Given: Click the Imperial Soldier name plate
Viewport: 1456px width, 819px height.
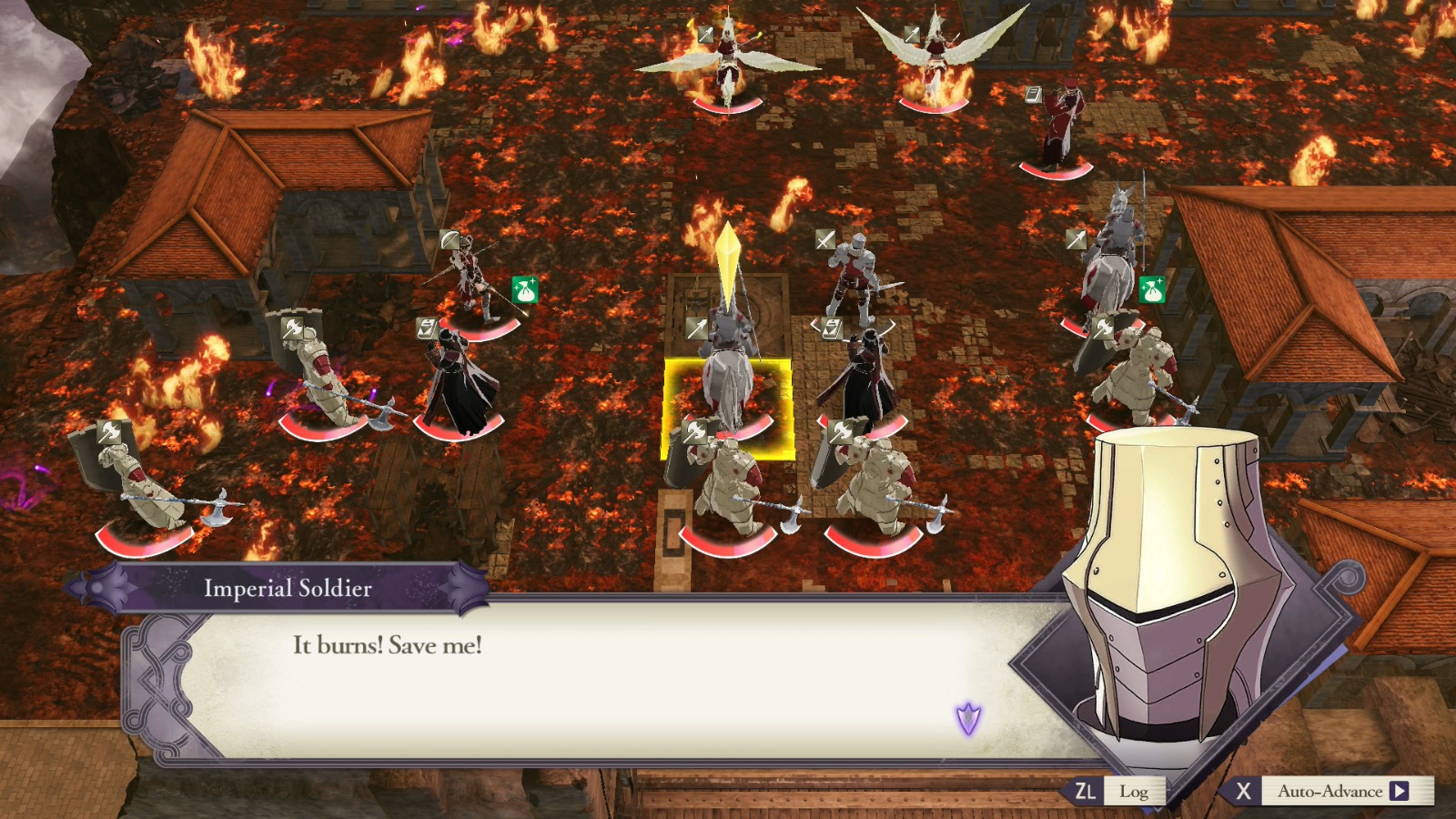Looking at the screenshot, I should (288, 589).
